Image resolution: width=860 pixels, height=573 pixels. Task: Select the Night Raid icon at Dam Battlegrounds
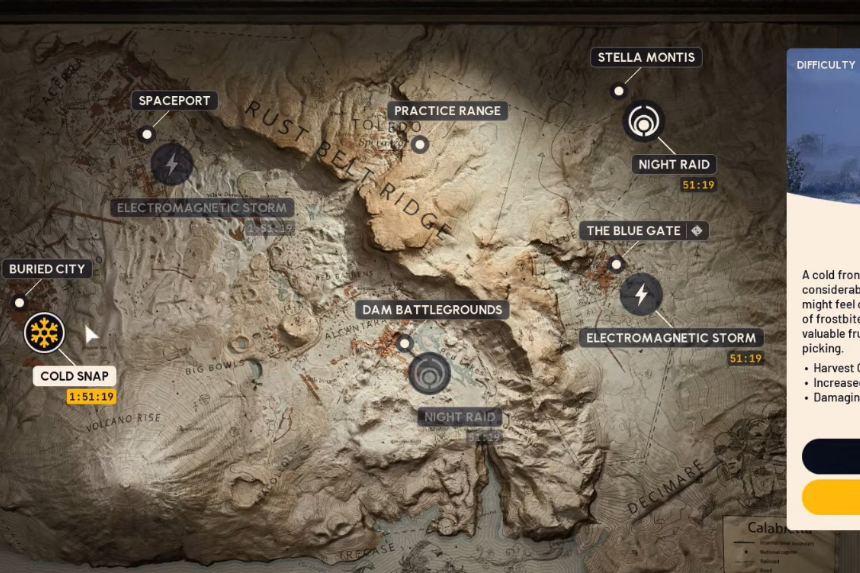(430, 373)
